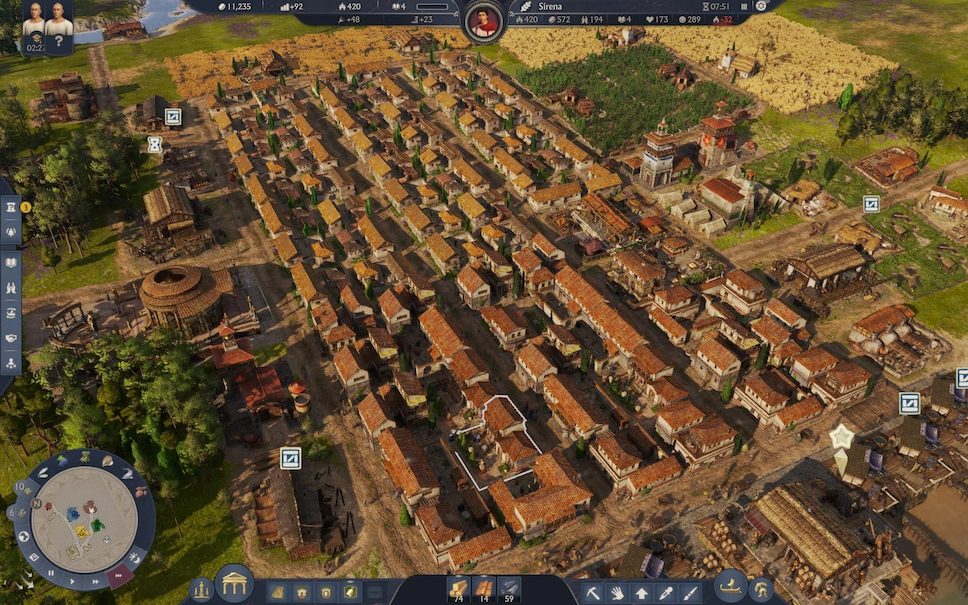
Task: Choose the hand move tool
Action: (617, 591)
